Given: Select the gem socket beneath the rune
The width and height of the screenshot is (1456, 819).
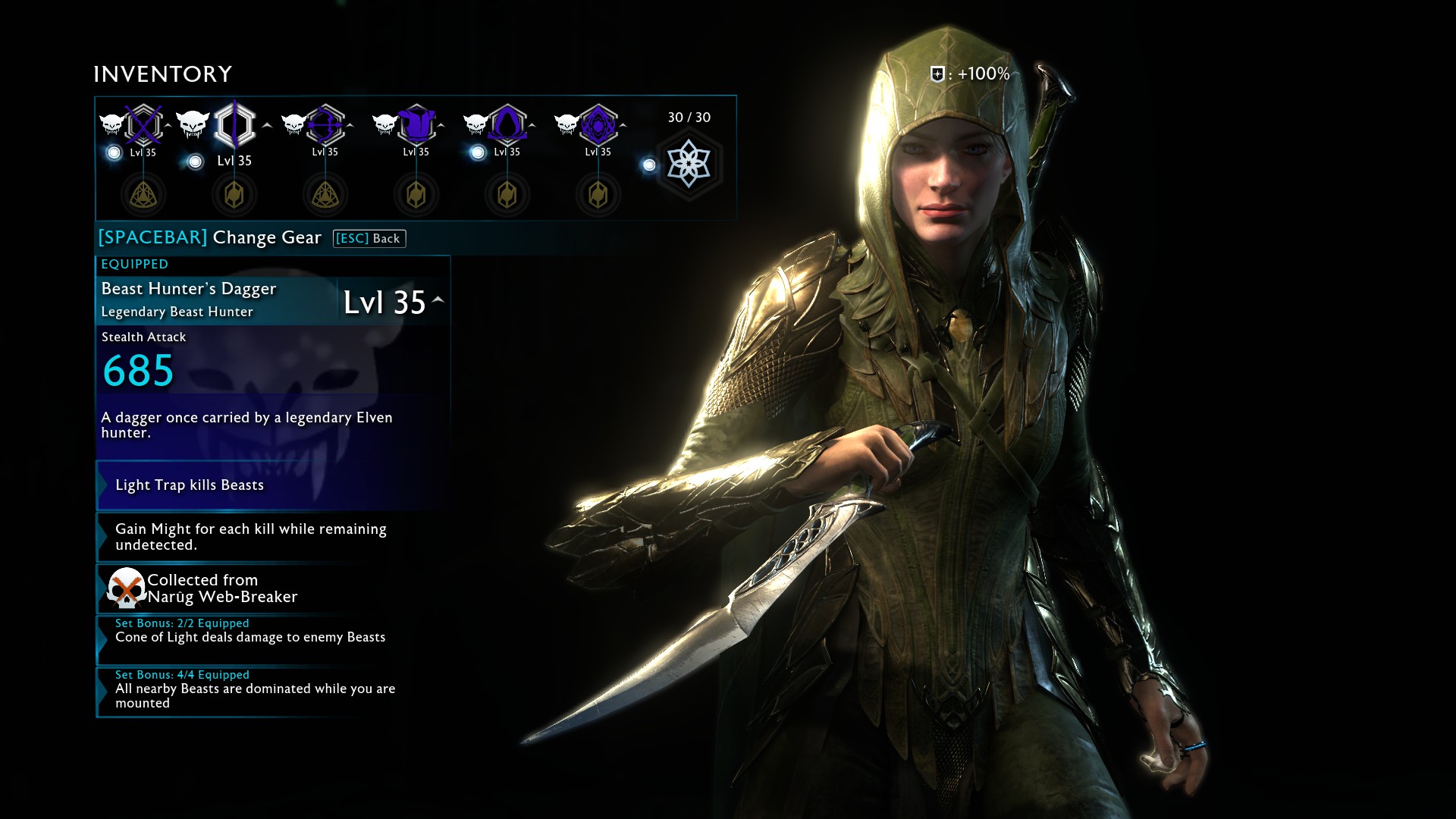Looking at the screenshot, I should [598, 195].
